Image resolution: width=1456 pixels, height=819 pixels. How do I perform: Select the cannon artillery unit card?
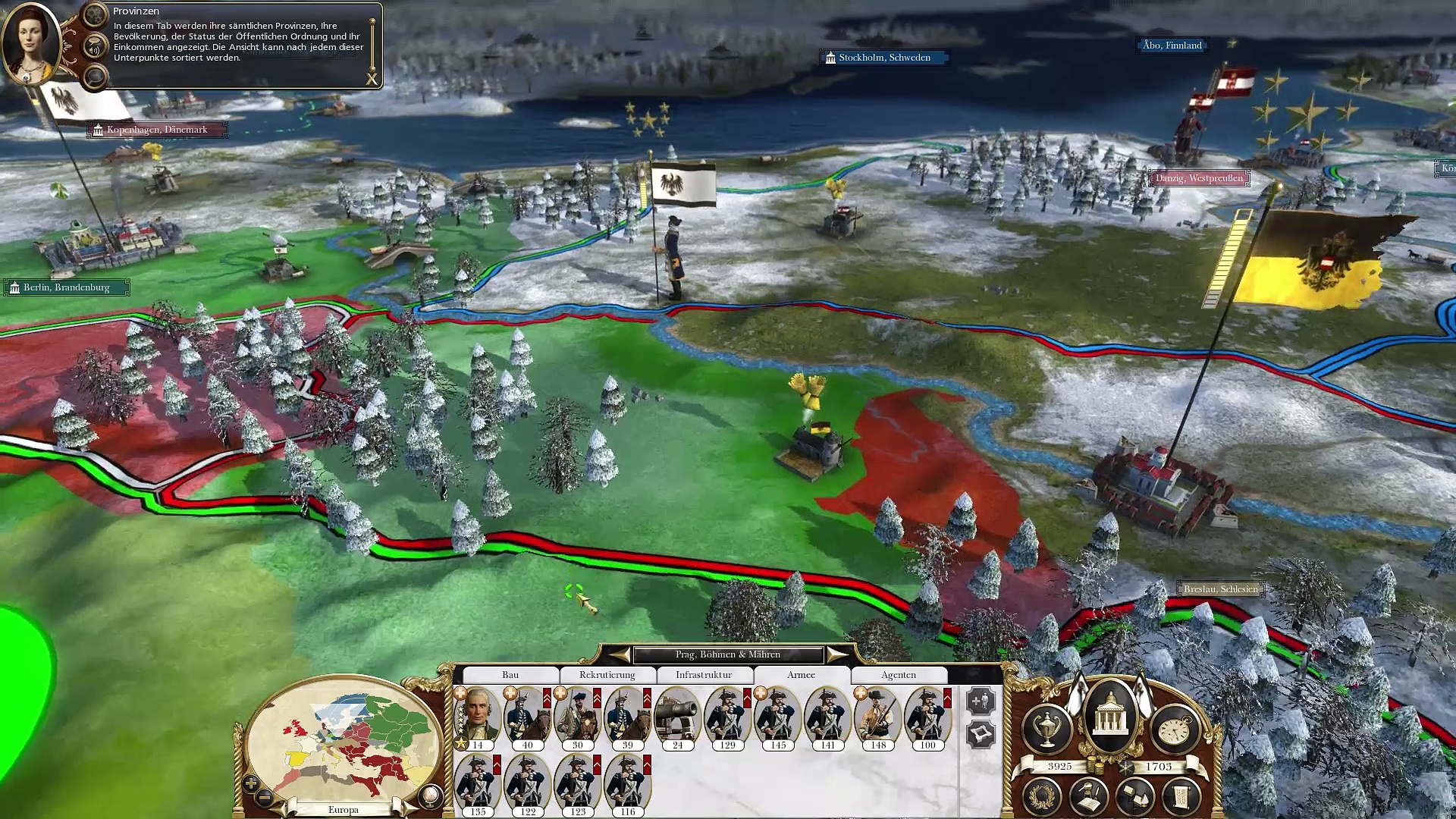tap(677, 717)
